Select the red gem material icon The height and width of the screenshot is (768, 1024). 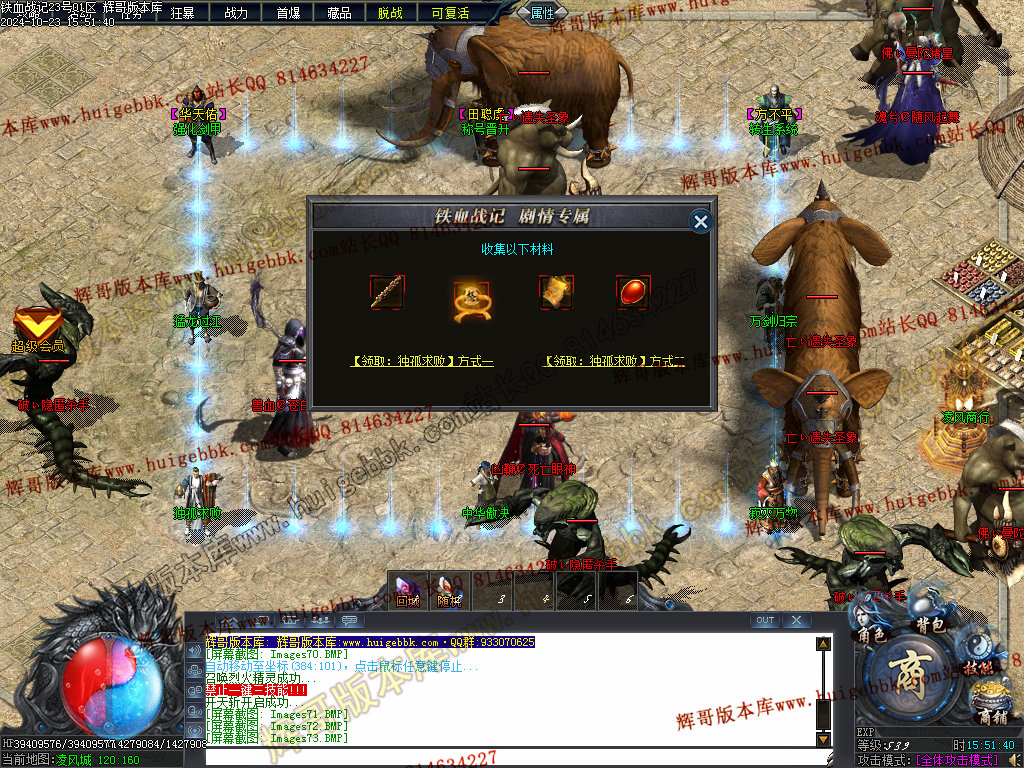coord(632,292)
